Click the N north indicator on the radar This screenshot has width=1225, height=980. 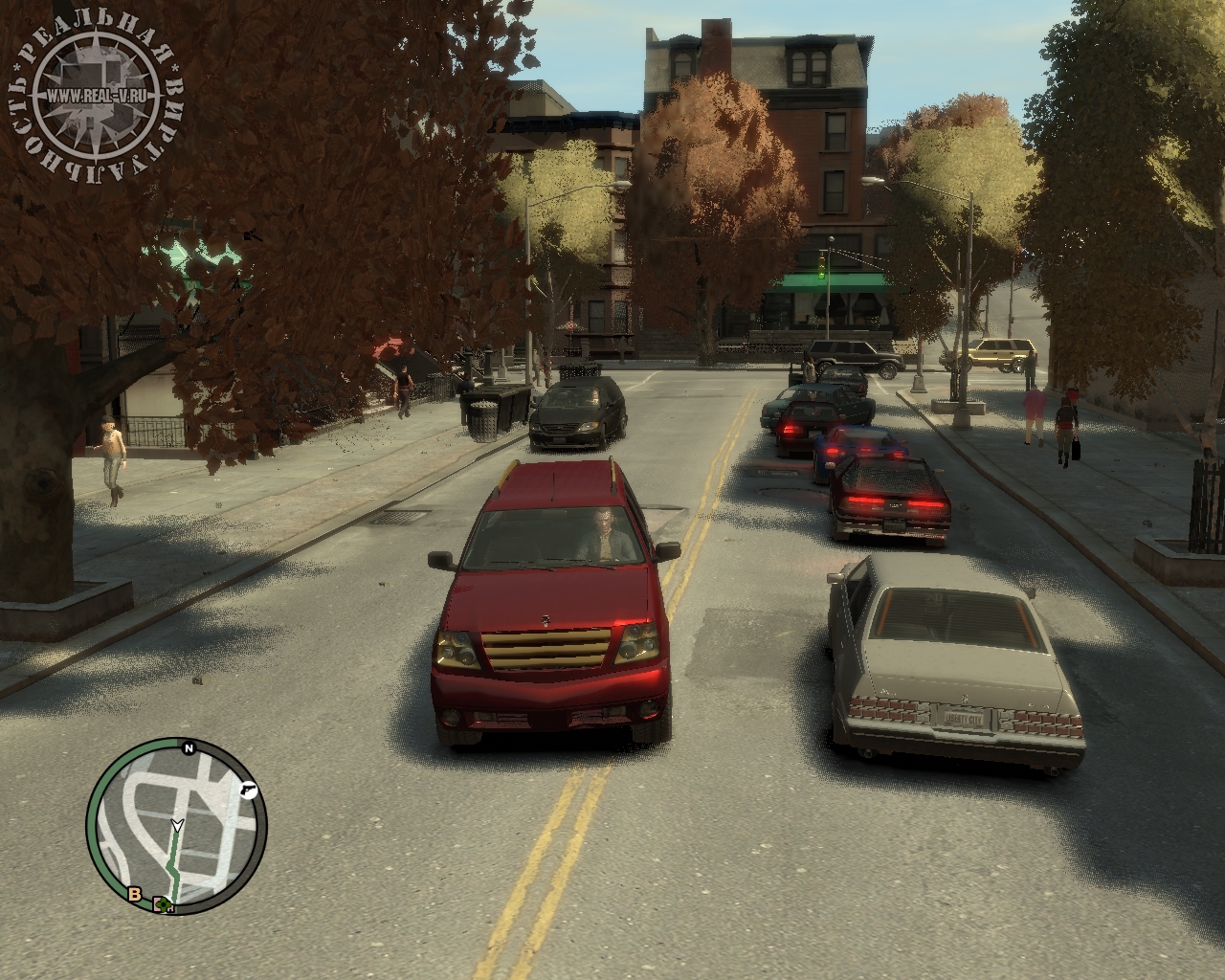(x=189, y=747)
